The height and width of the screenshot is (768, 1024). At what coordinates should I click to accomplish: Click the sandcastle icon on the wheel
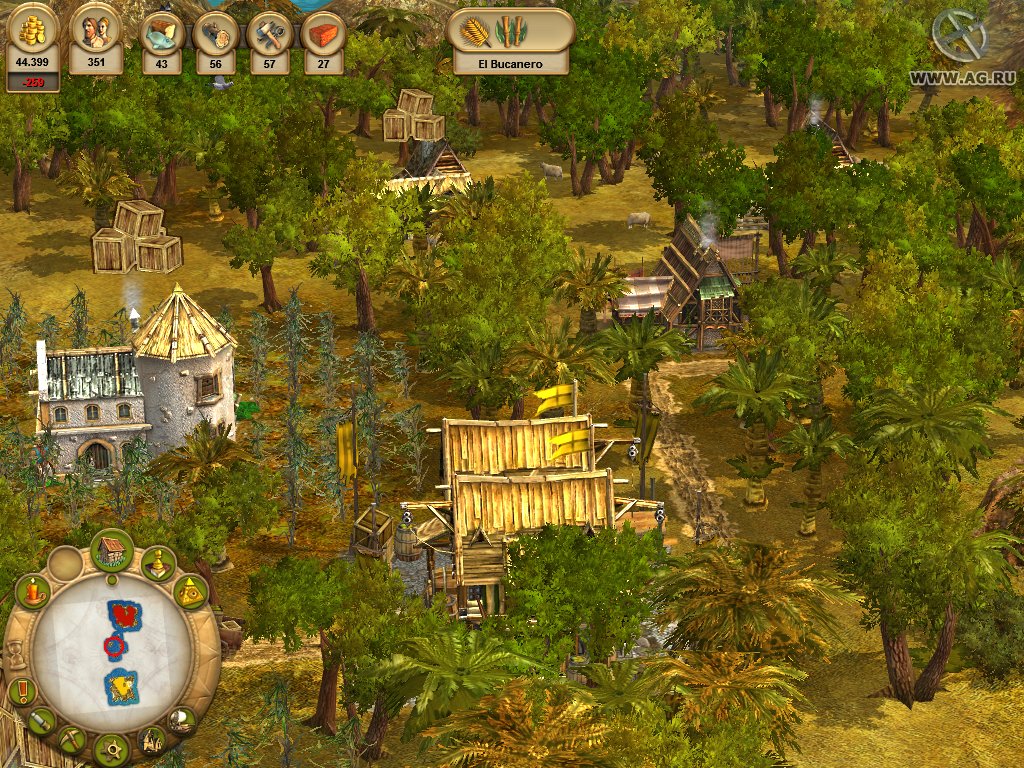pos(152,741)
